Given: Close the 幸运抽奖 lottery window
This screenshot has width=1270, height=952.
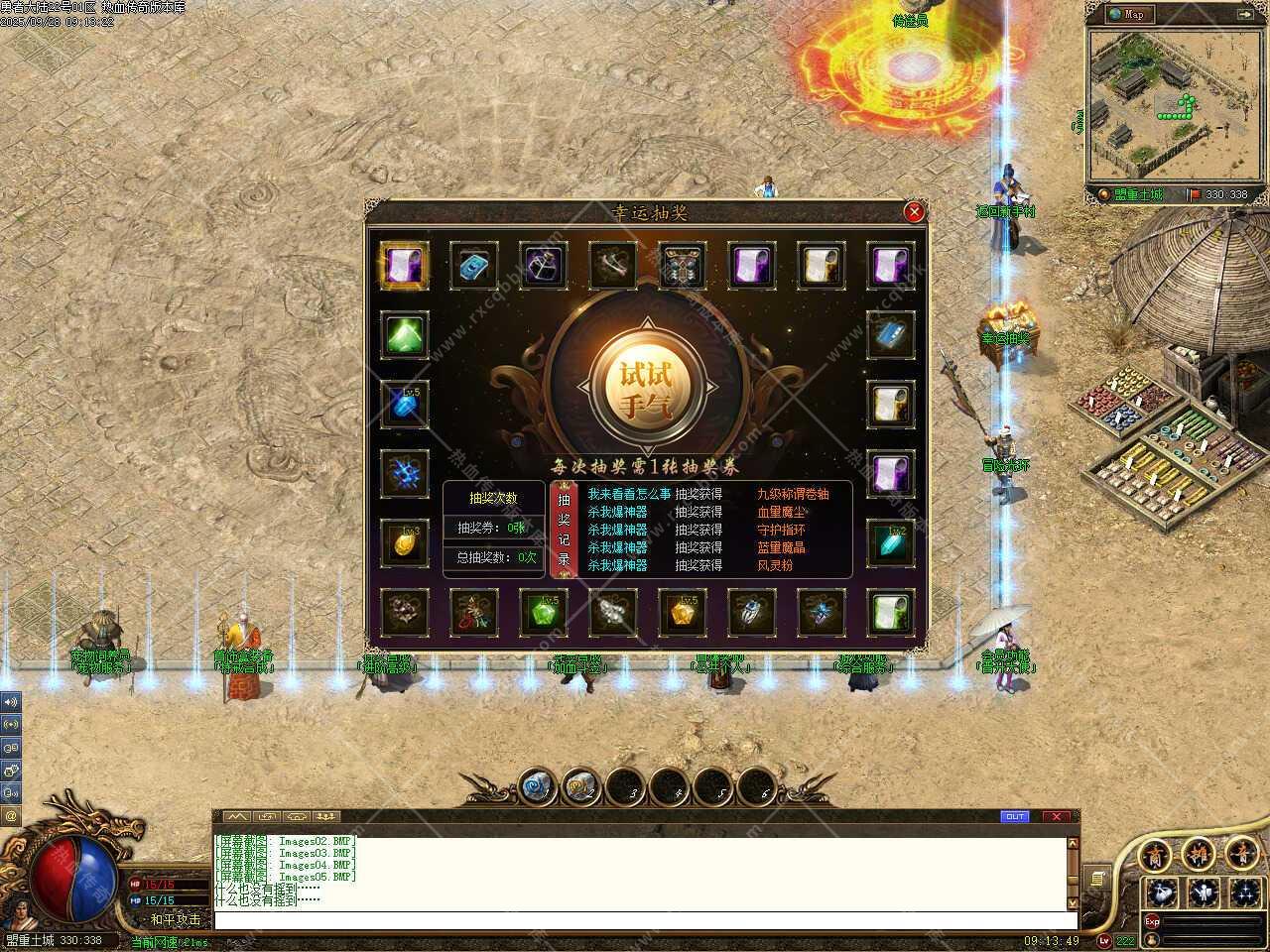Looking at the screenshot, I should click(914, 211).
